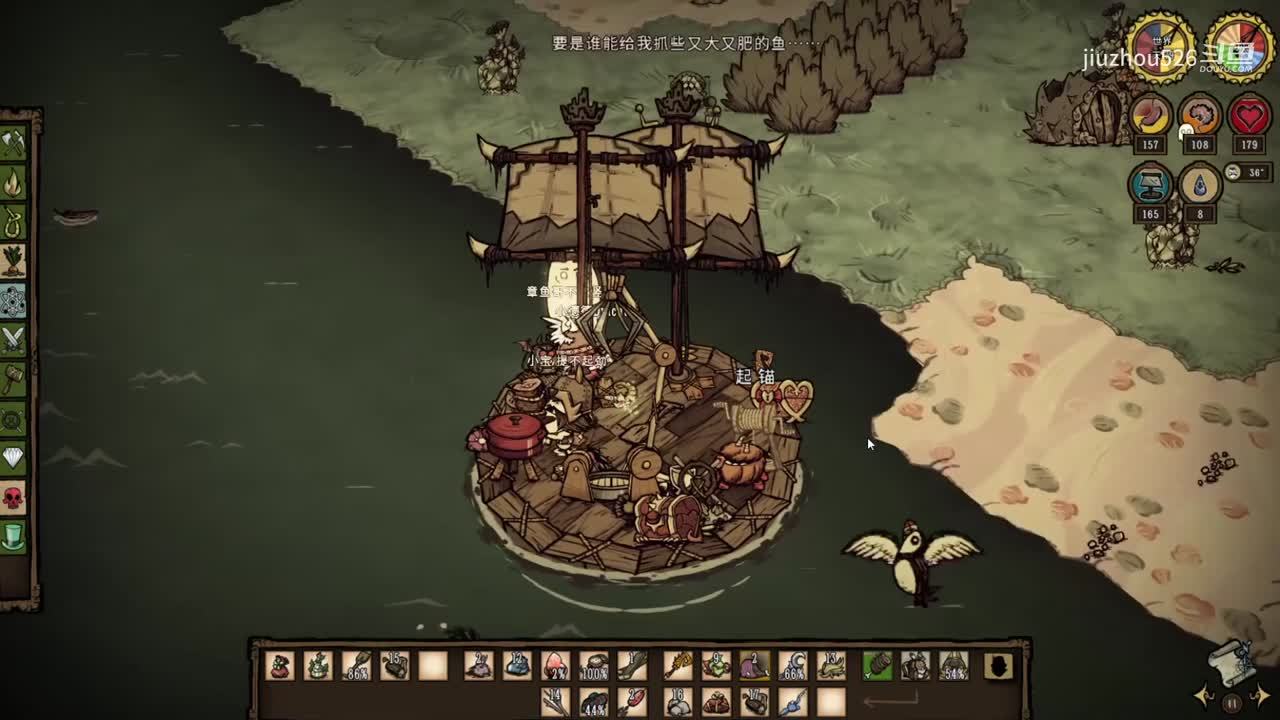This screenshot has width=1280, height=720.
Task: Rotate the camera with the left arrow
Action: (1206, 695)
